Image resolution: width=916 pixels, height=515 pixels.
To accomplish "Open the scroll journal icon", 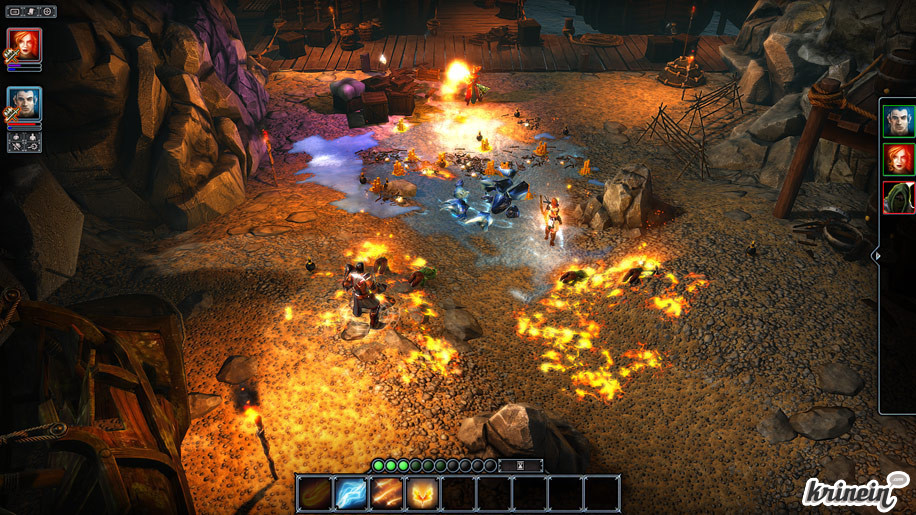I will coord(32,12).
